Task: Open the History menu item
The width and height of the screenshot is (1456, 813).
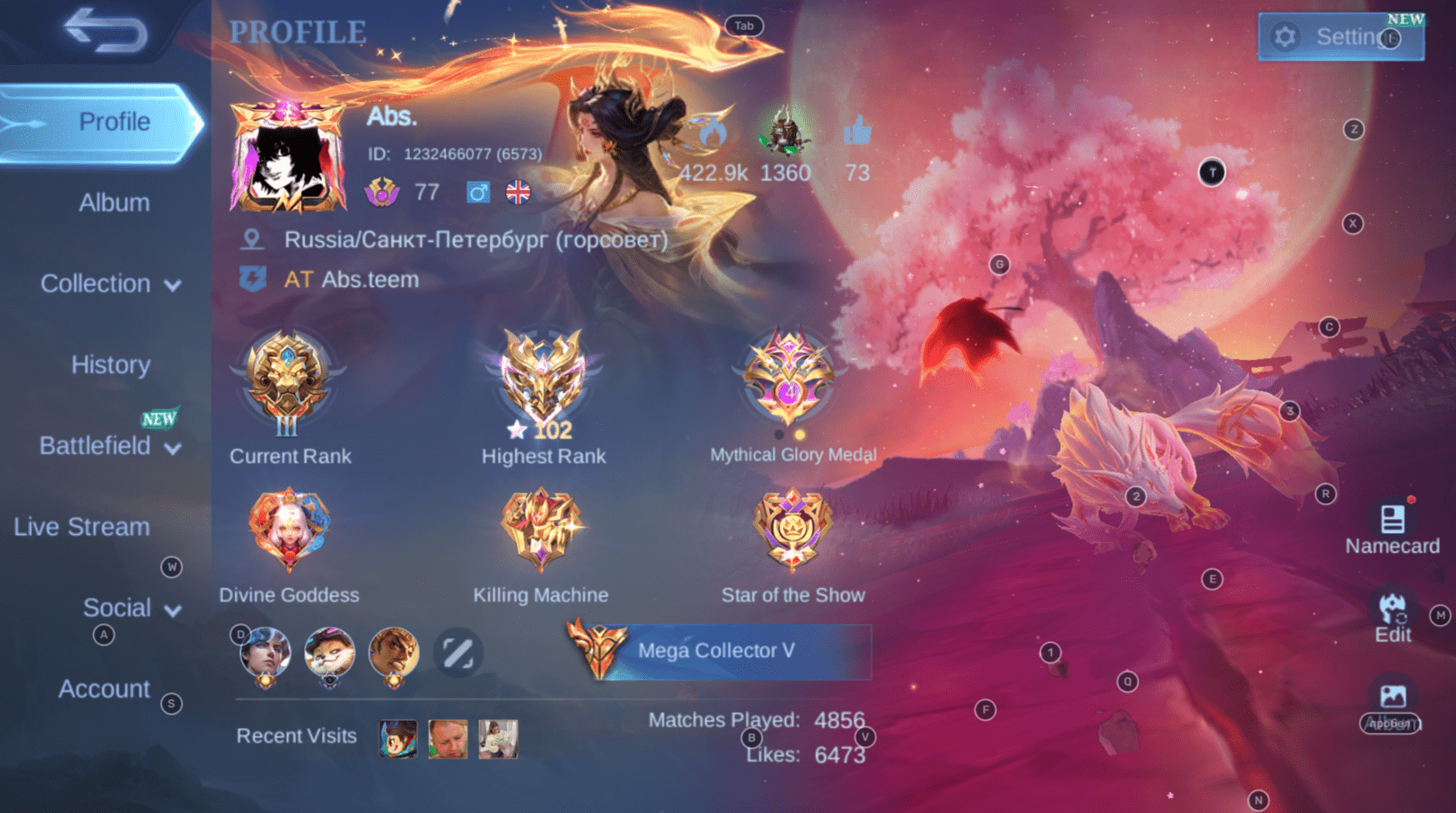Action: pos(110,364)
